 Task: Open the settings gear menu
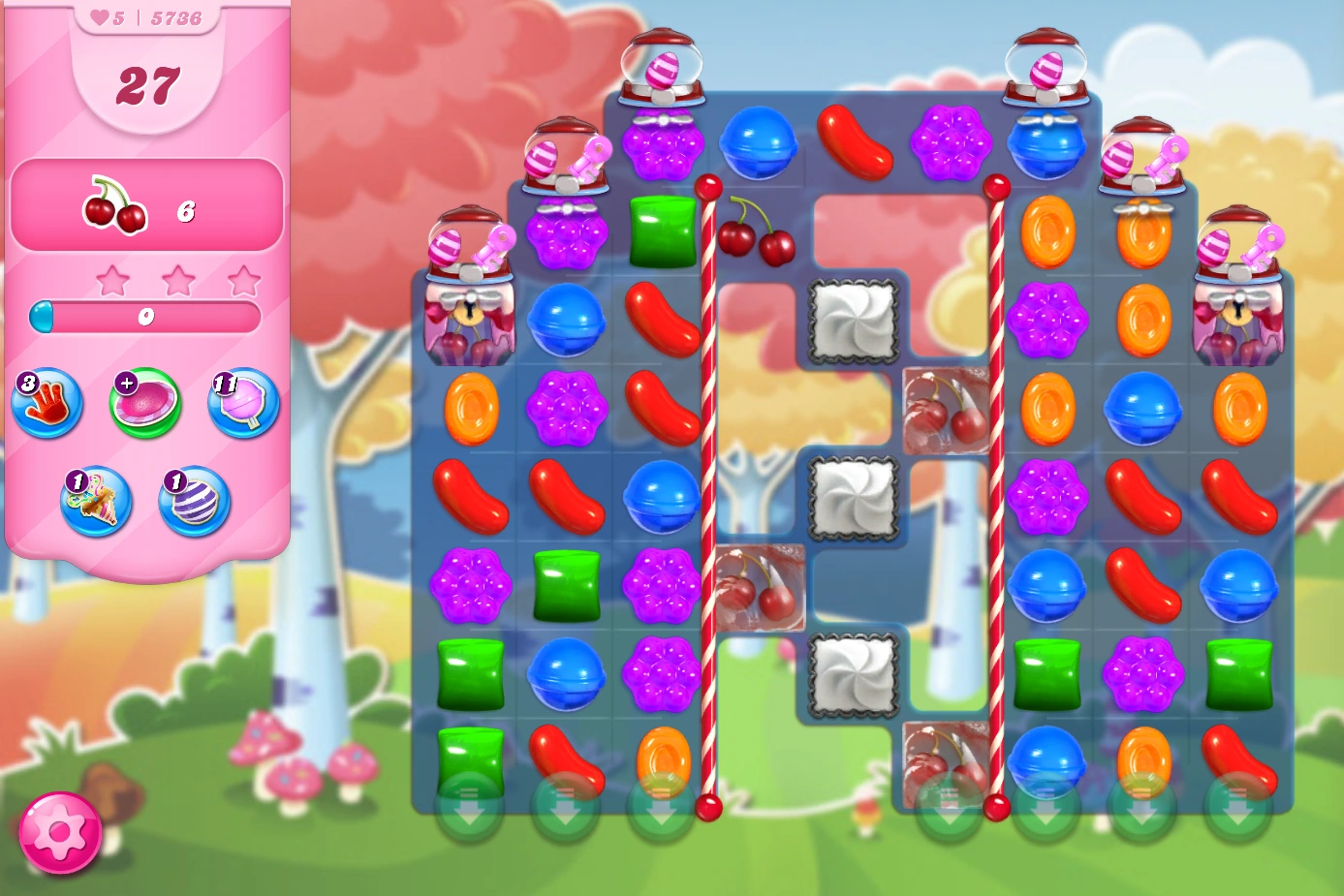62,830
